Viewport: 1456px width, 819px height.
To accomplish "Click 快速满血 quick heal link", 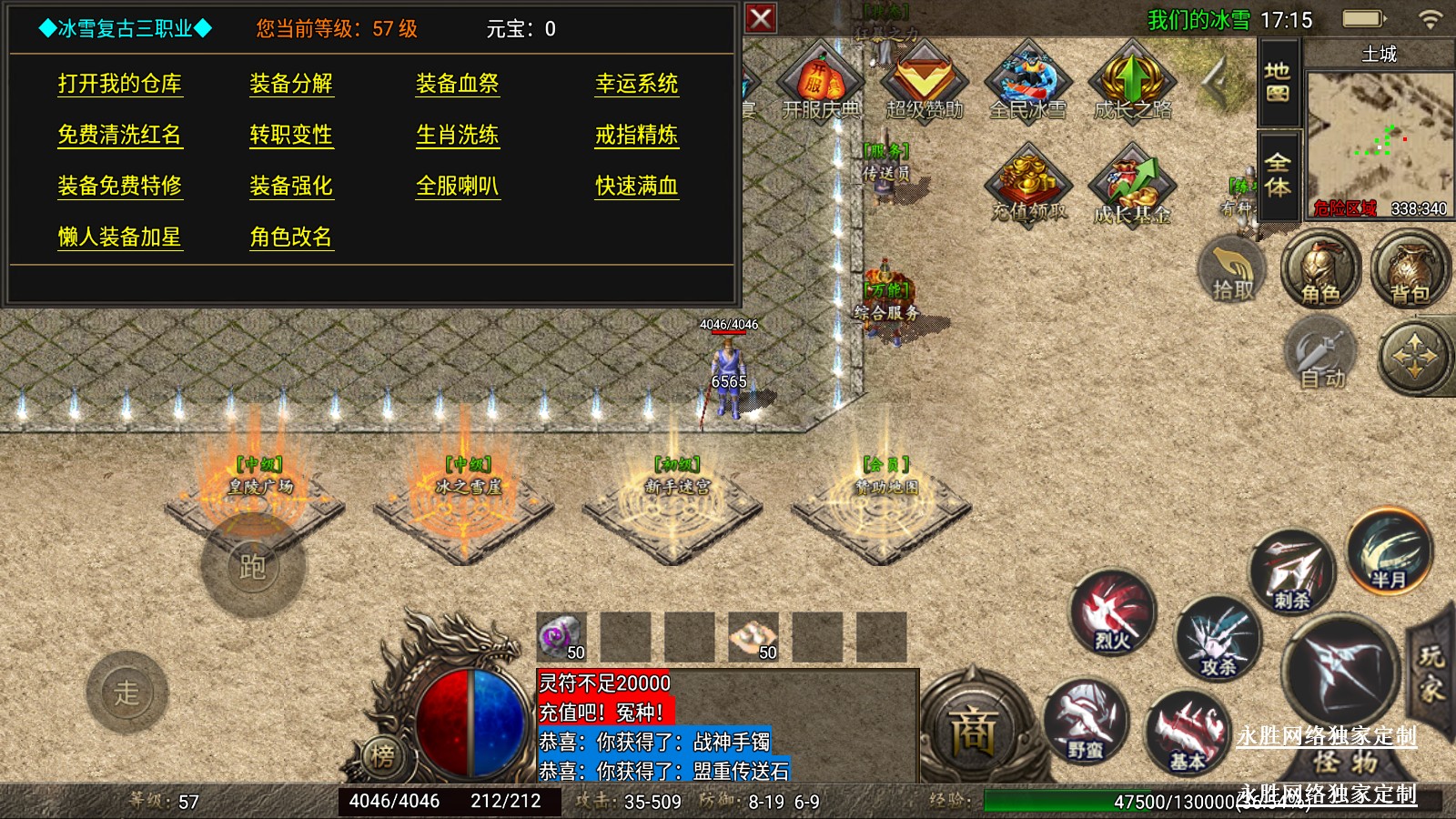I will click(636, 186).
